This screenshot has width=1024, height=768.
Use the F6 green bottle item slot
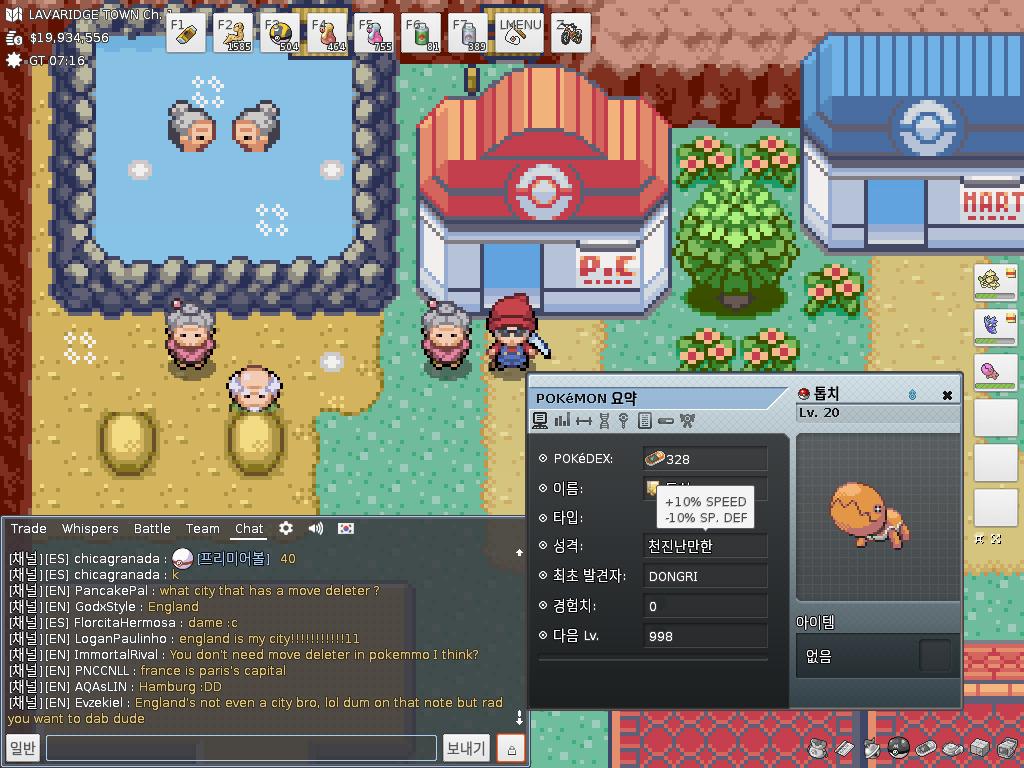[422, 33]
